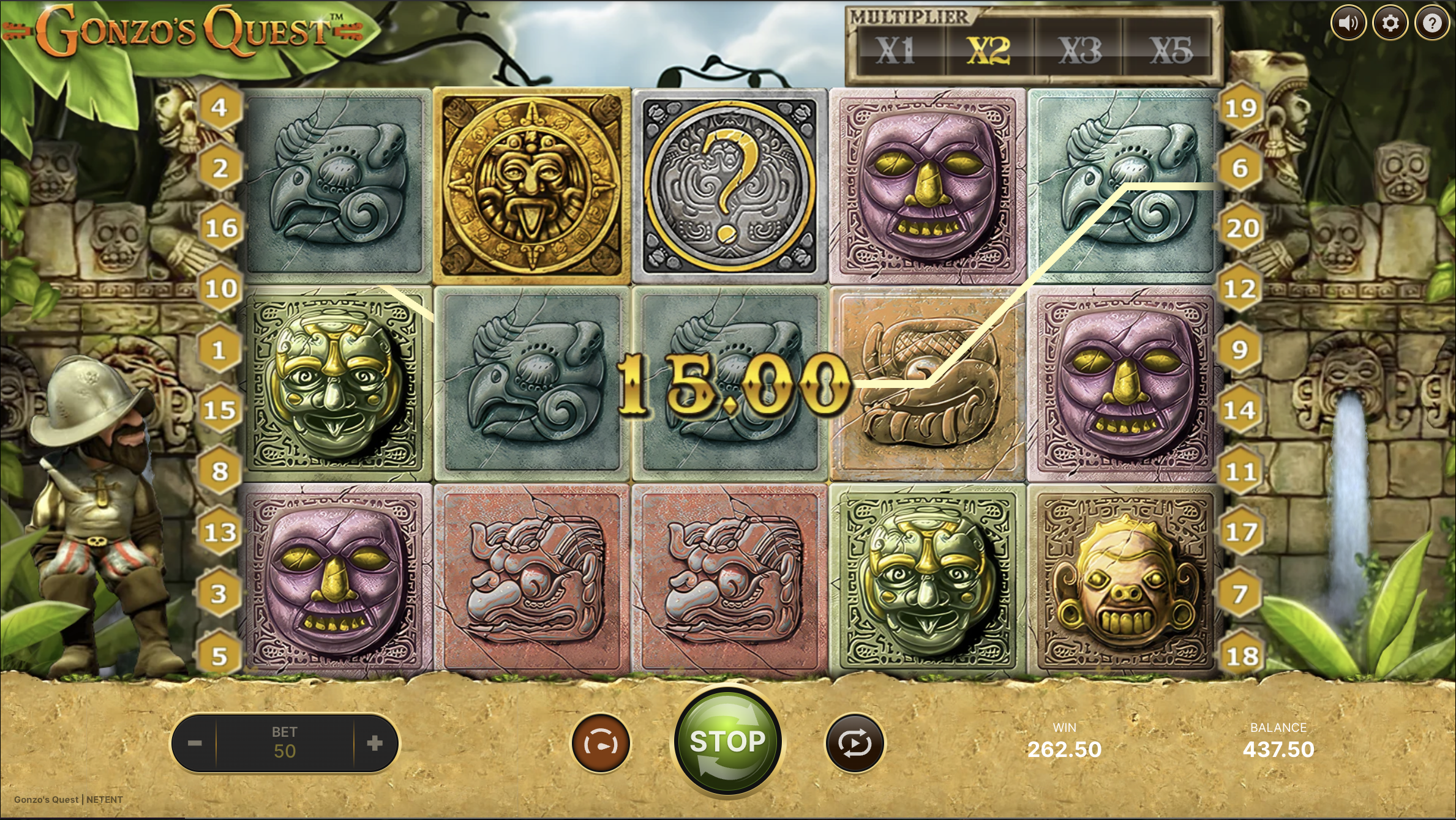Show payline number 6 marker

click(1240, 168)
